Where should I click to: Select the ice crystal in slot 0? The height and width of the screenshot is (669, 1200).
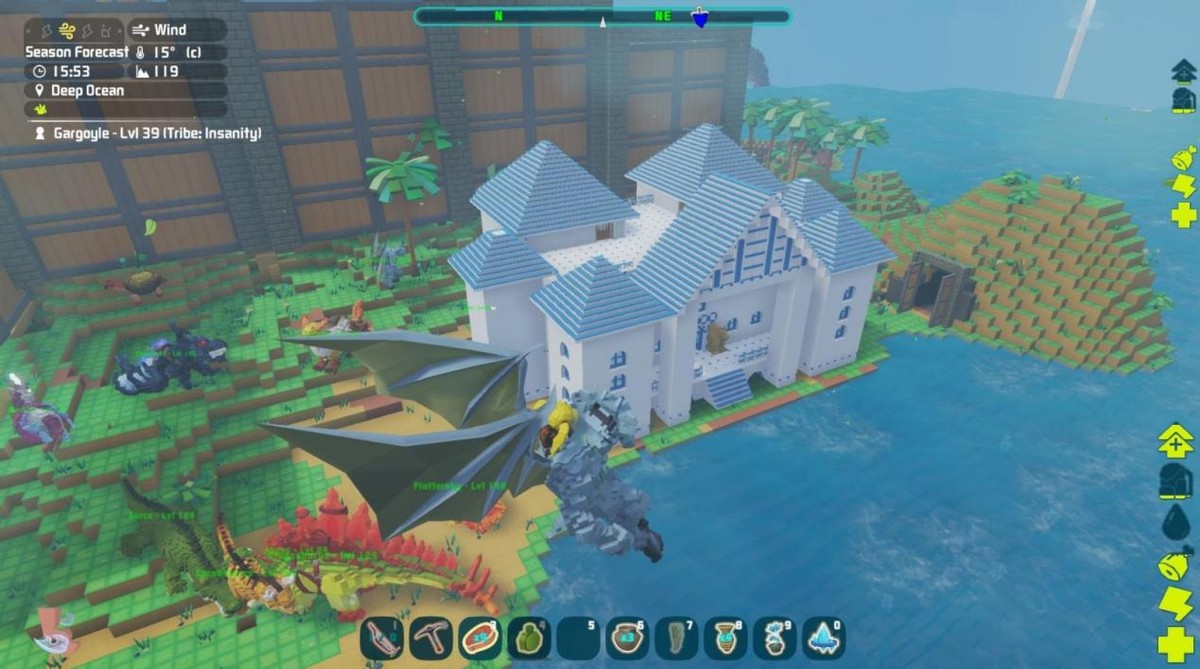coord(823,638)
